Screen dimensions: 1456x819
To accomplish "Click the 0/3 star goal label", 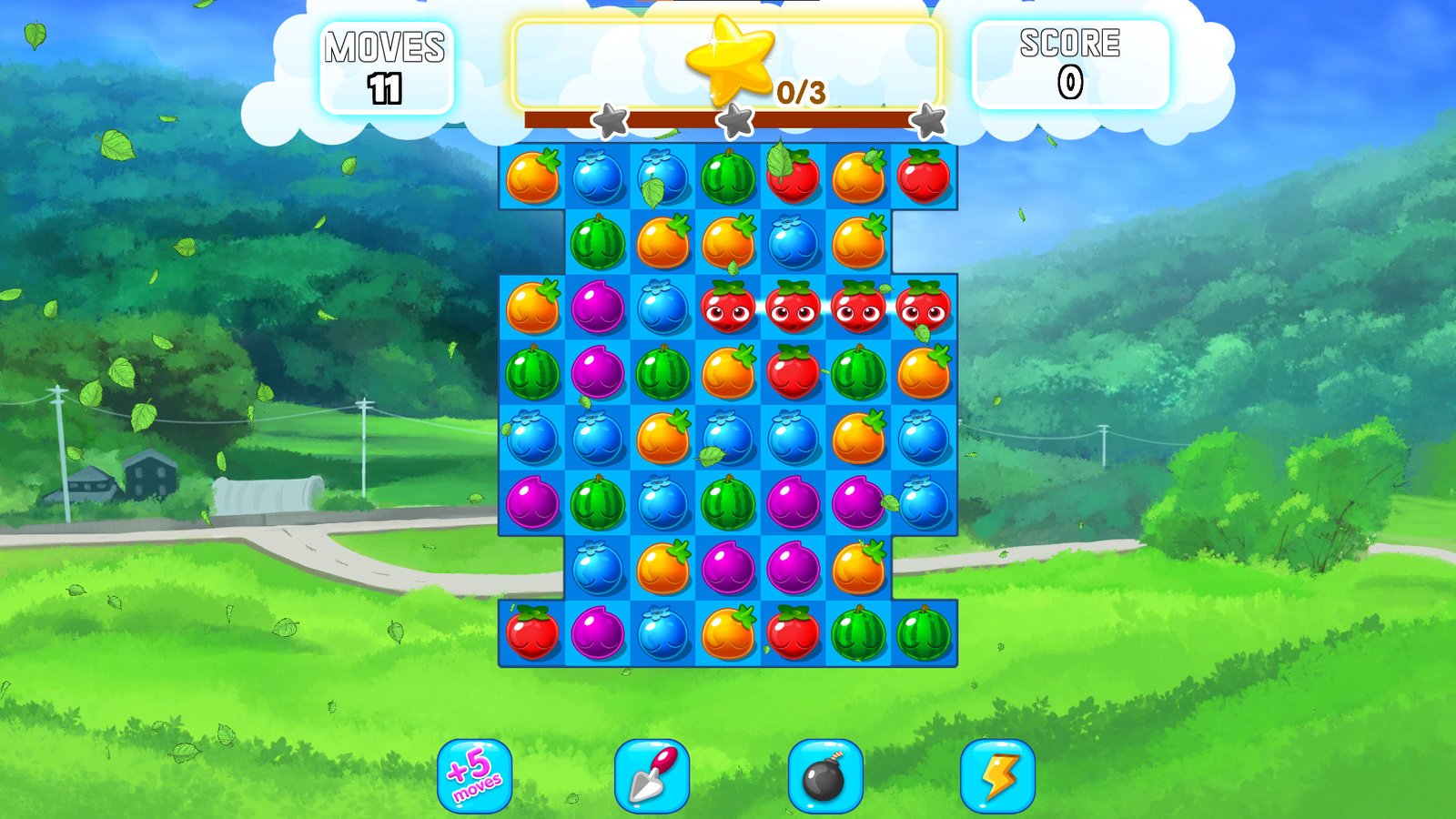I will 797,89.
